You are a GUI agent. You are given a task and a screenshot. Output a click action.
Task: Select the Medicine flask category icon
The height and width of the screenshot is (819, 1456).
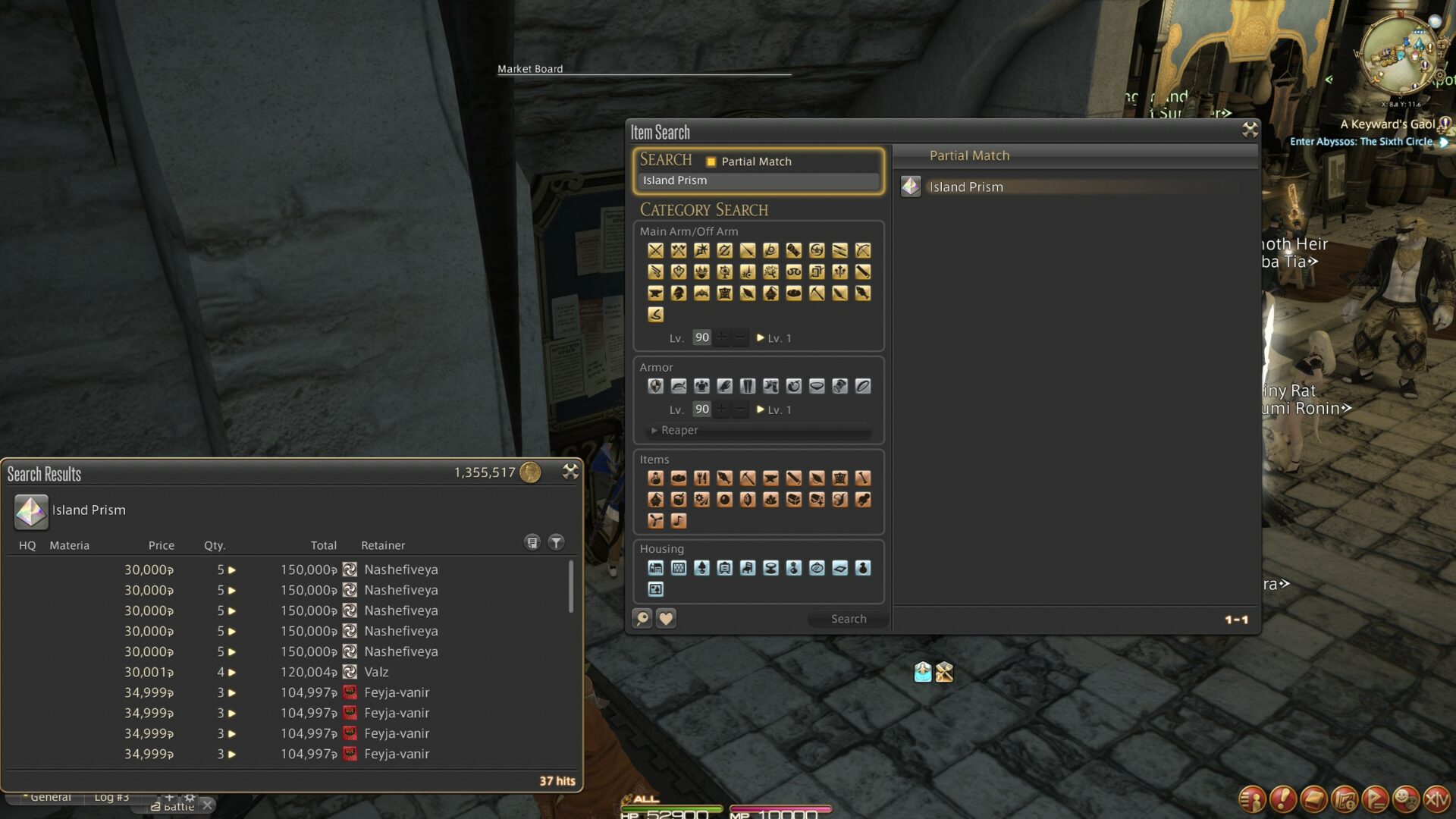655,478
